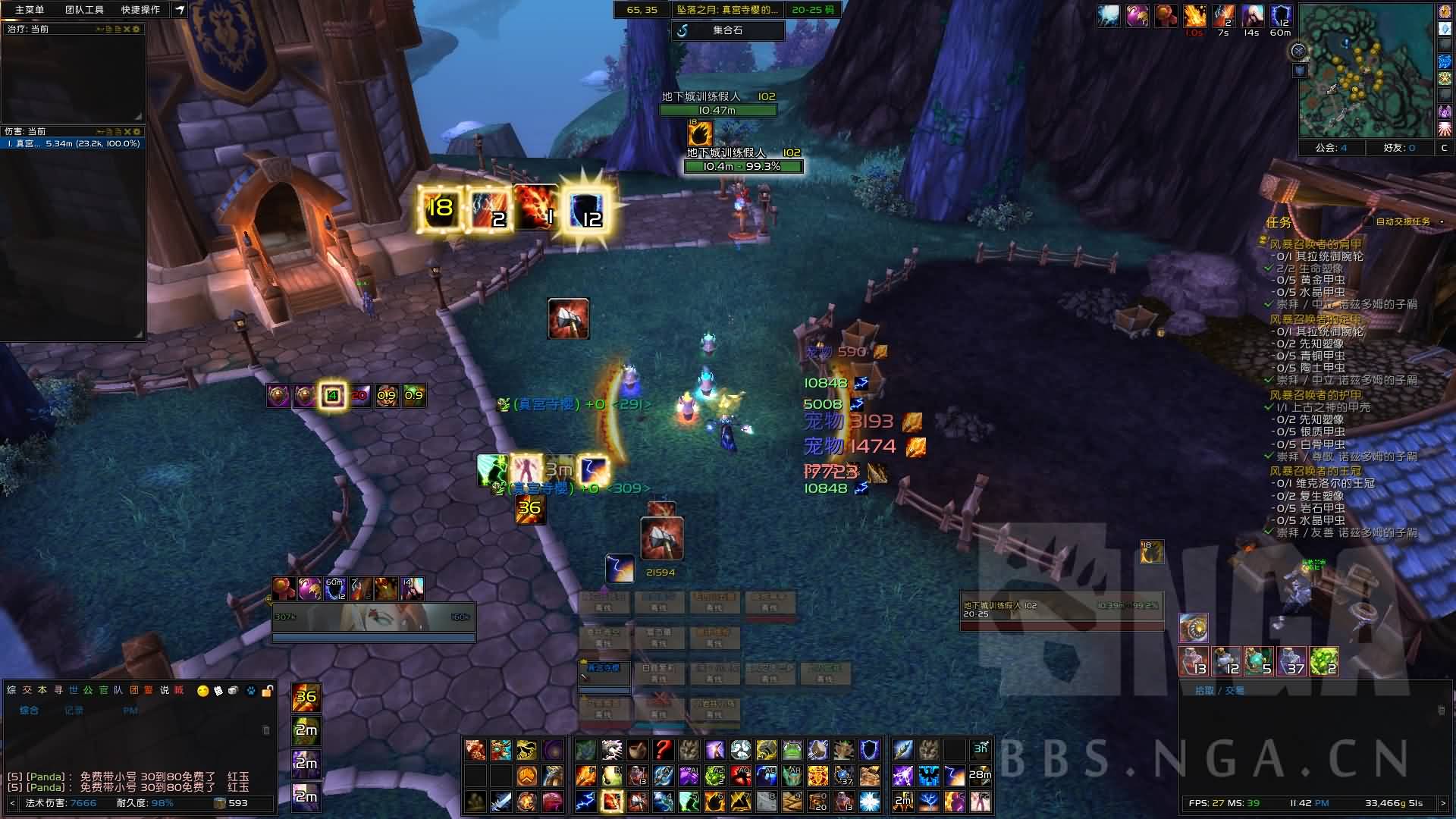Switch to the 拾取 / 交易 tab
Viewport: 1456px width, 819px height.
1219,691
